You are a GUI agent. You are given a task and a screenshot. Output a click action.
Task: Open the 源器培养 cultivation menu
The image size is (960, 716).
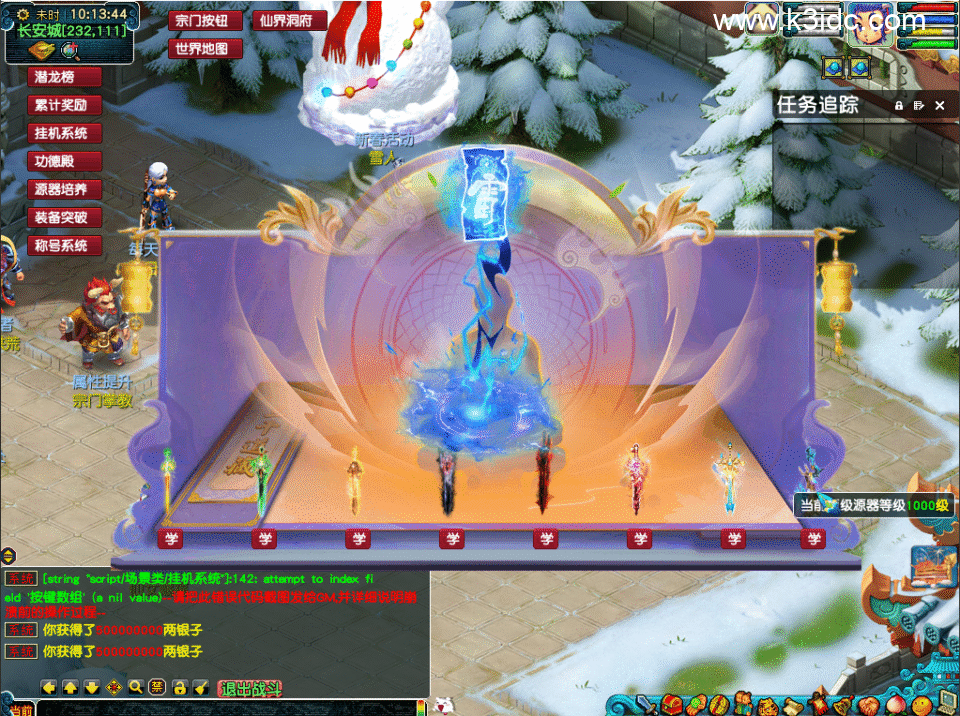[x=64, y=189]
